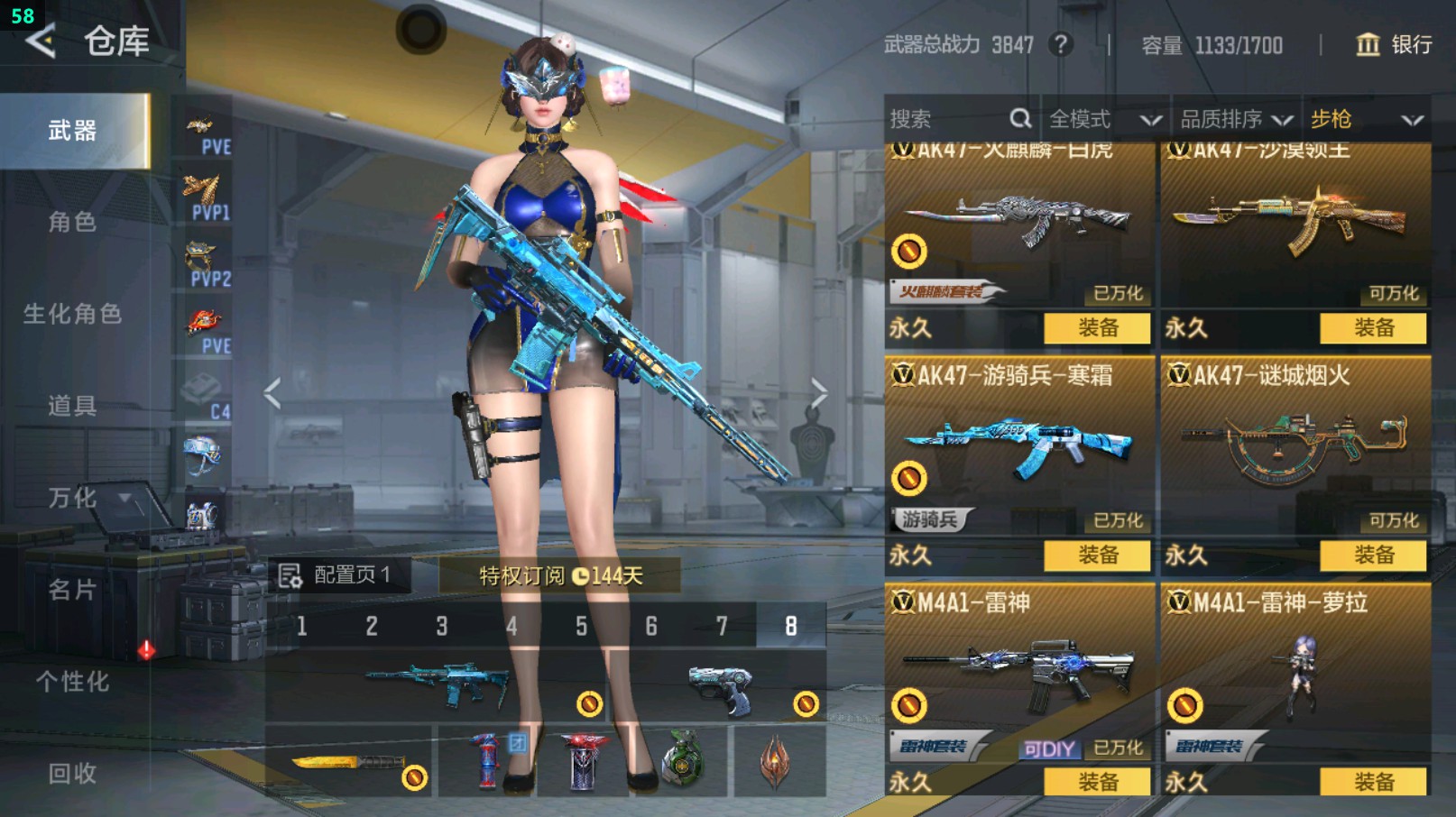Open the 生化角色 category
This screenshot has height=817, width=1456.
click(x=72, y=314)
